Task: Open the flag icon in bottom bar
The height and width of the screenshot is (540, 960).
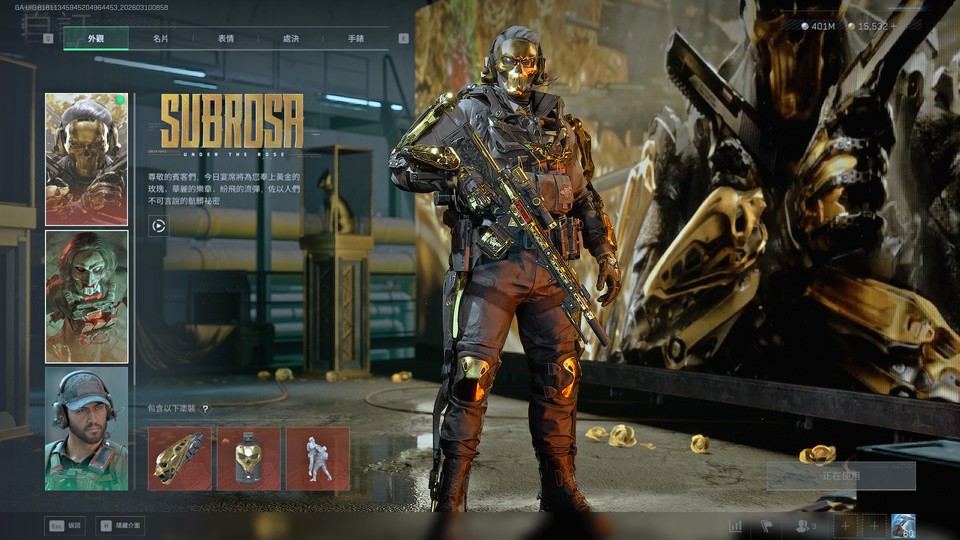Action: (767, 526)
